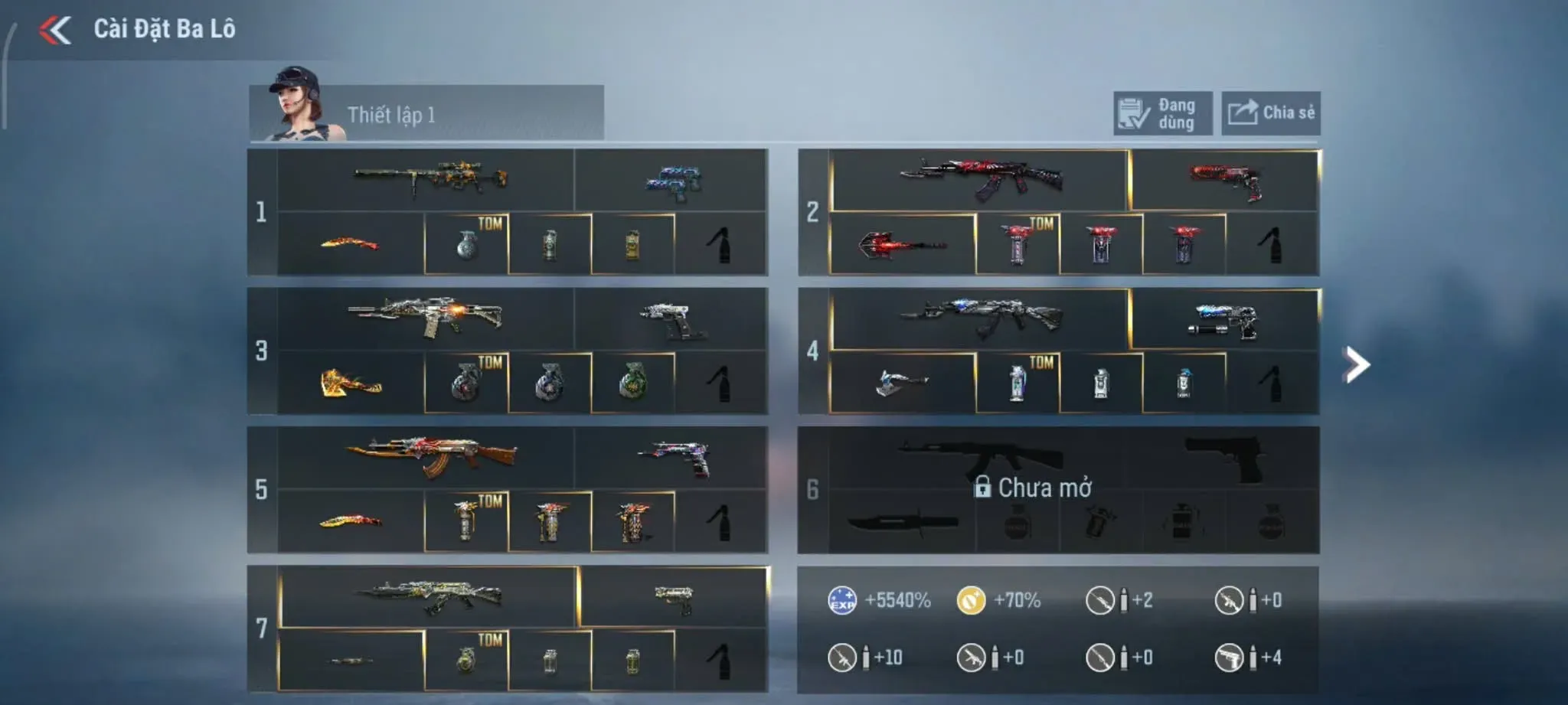Pick the red AK rifle in backpack 2
This screenshot has height=705, width=1568.
click(980, 179)
